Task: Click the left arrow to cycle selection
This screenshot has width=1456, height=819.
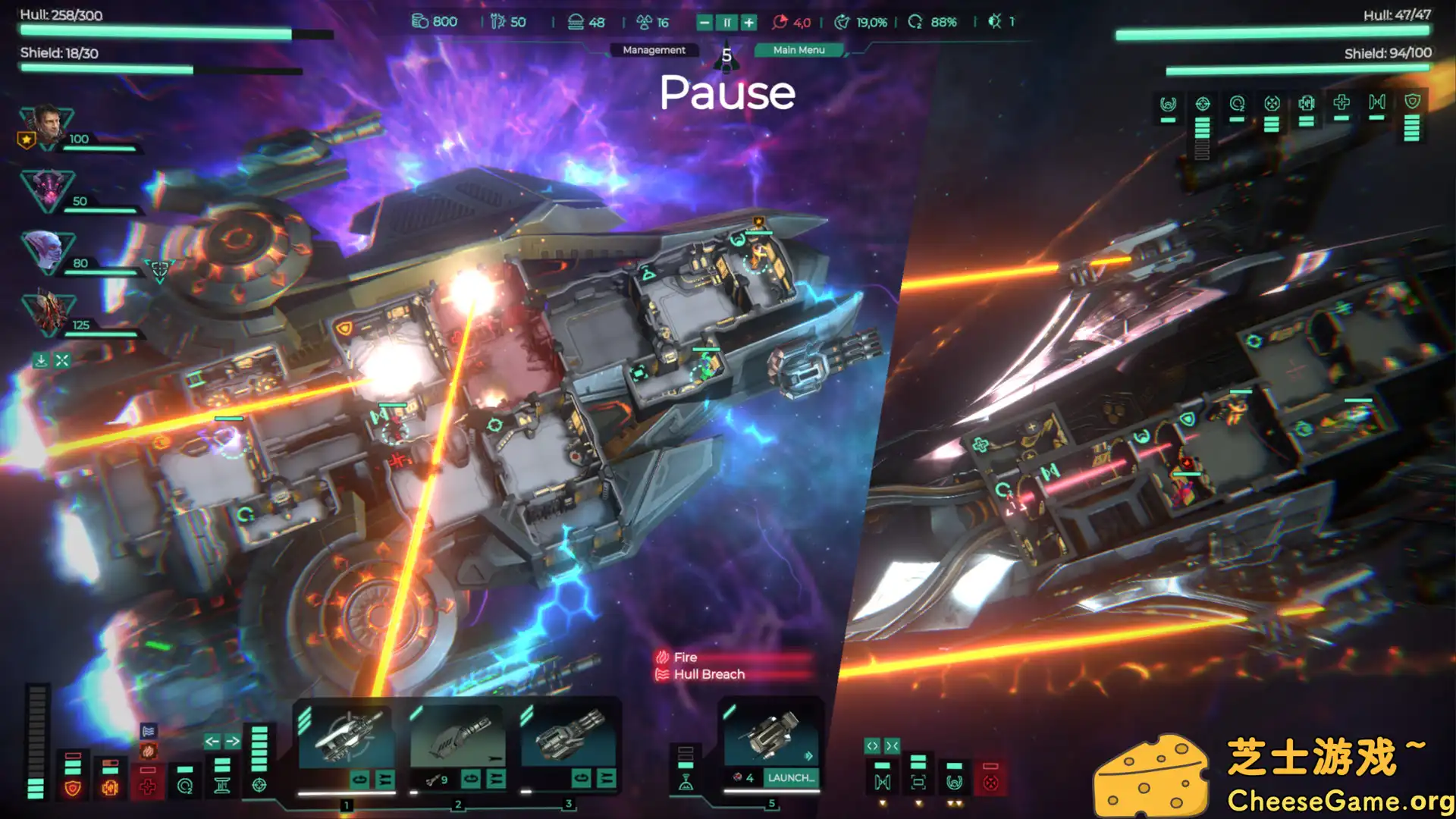Action: tap(212, 741)
